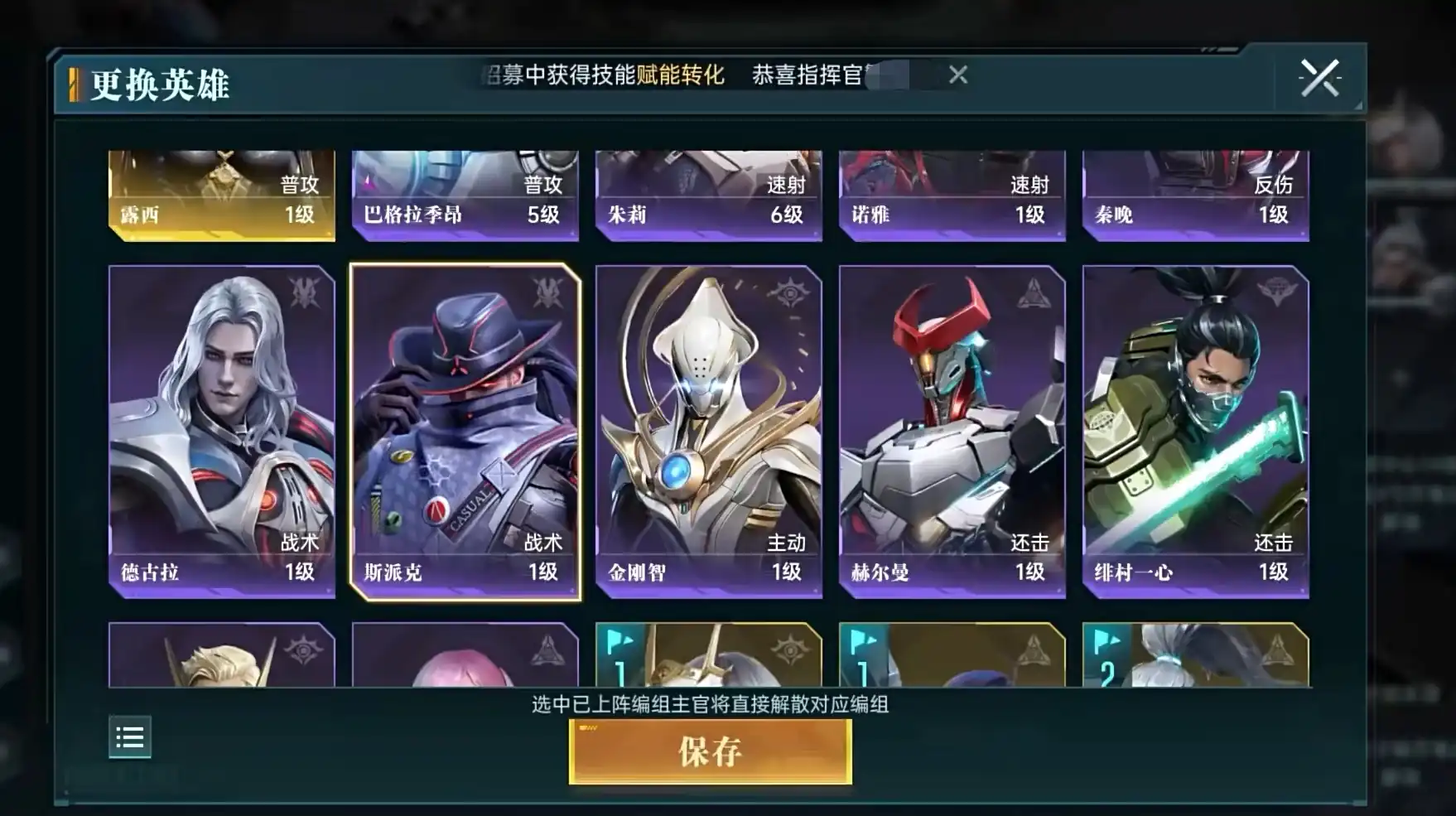Open the hero list view icon
The image size is (1456, 816).
tap(130, 736)
